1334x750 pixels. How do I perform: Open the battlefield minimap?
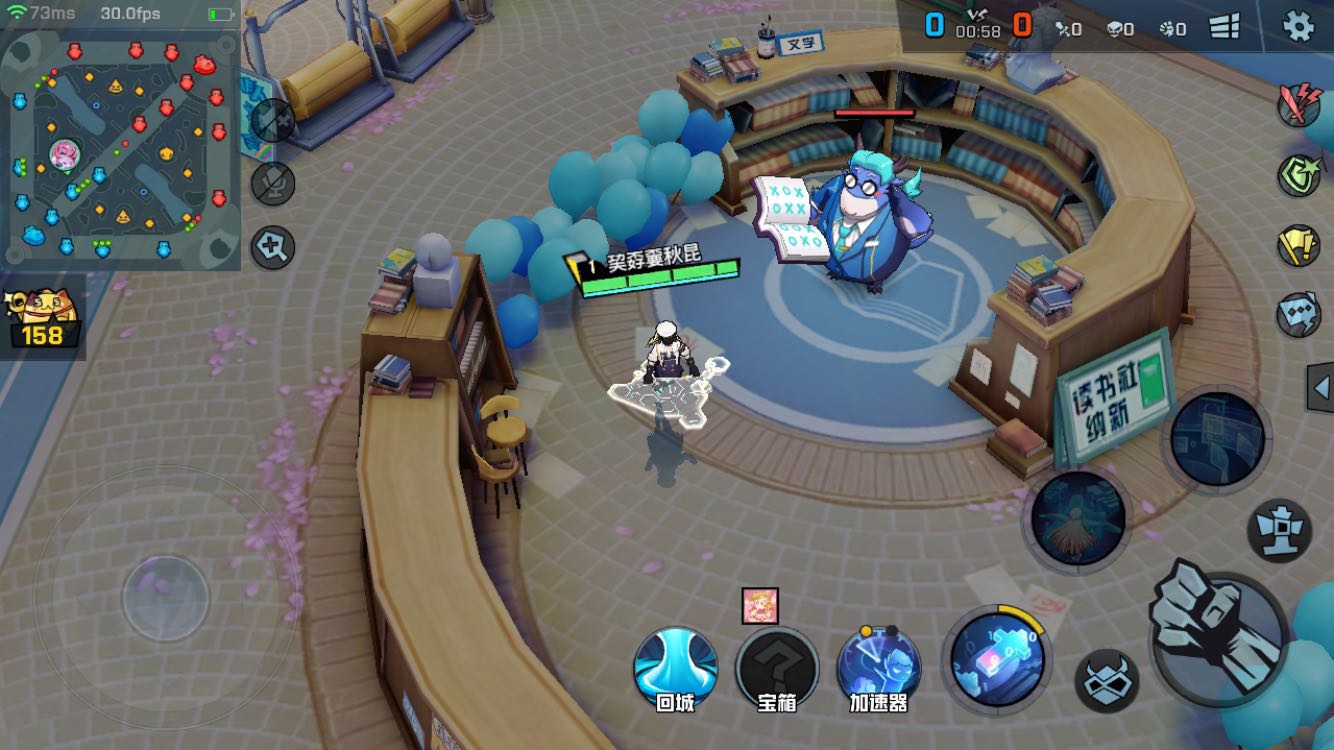[x=120, y=150]
